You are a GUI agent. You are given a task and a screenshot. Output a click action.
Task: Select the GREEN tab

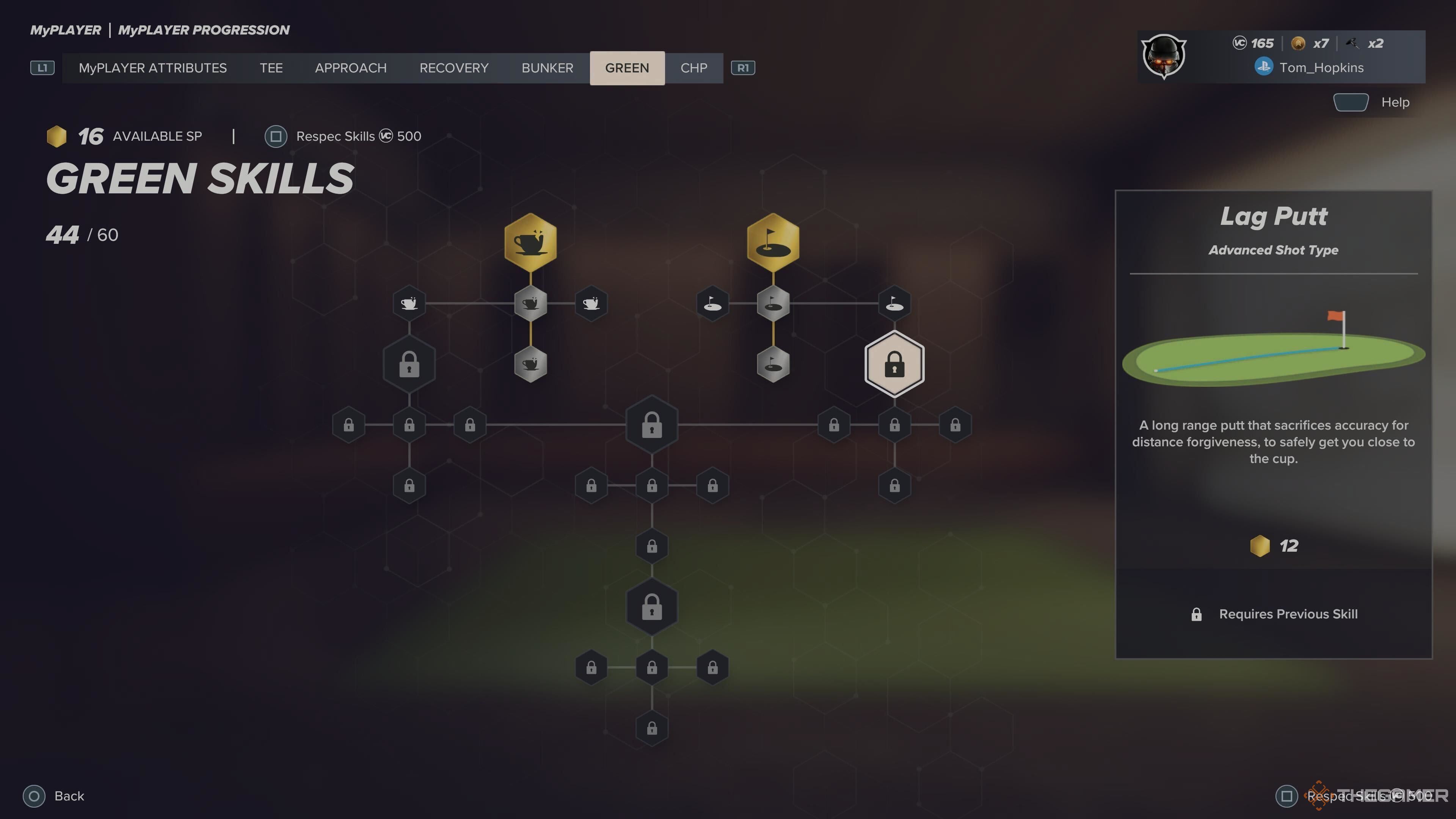pos(627,68)
